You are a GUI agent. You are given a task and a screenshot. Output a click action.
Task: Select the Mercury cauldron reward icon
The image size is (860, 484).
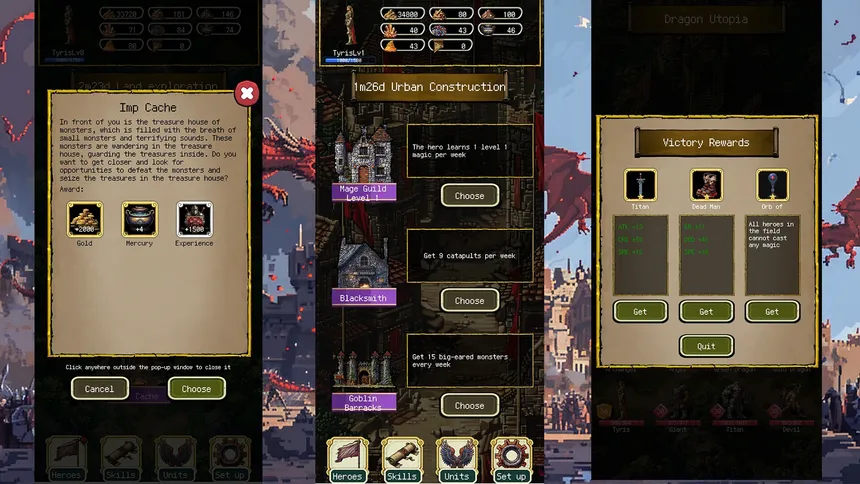click(140, 219)
